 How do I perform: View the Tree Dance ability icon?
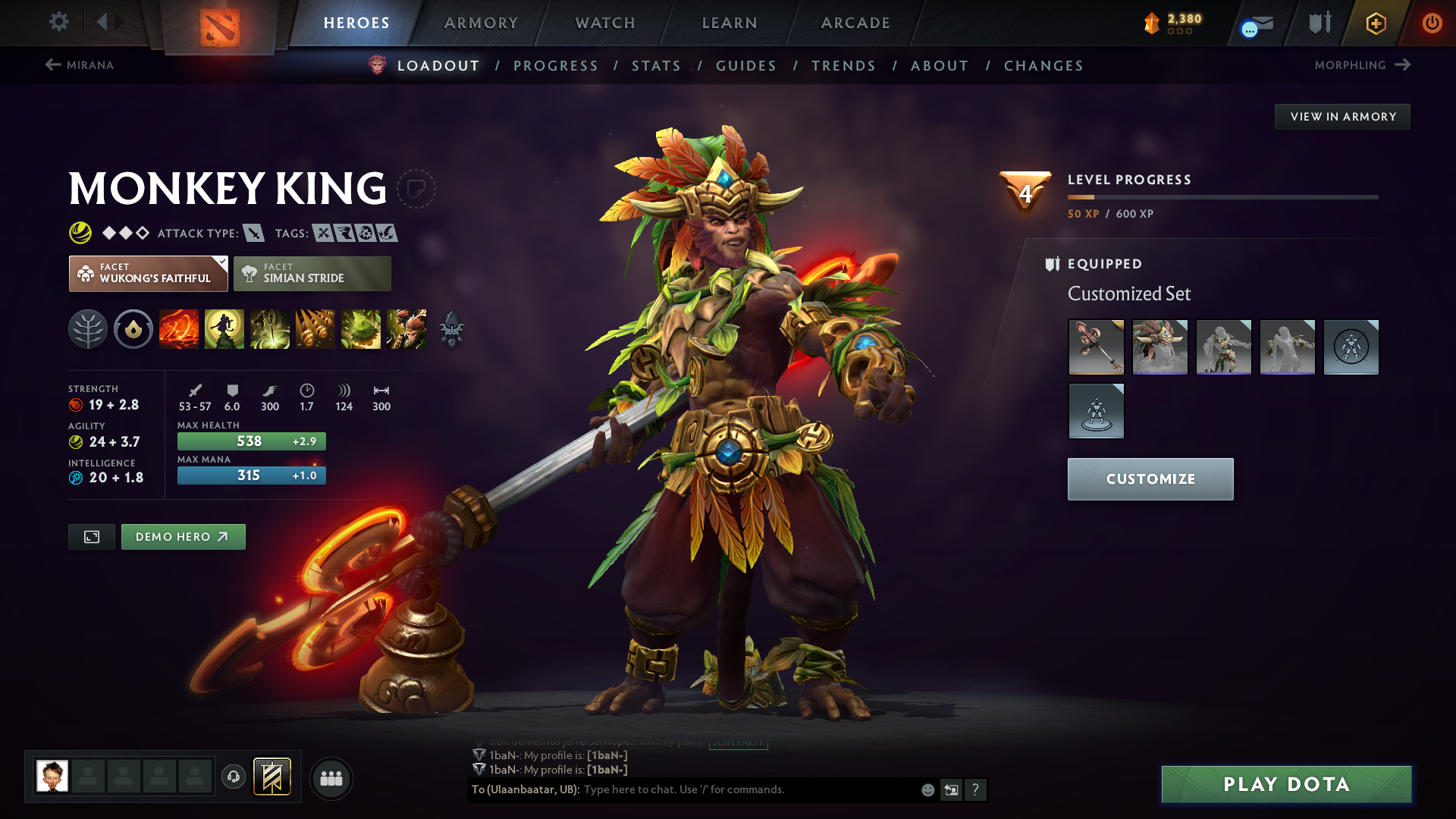[224, 329]
